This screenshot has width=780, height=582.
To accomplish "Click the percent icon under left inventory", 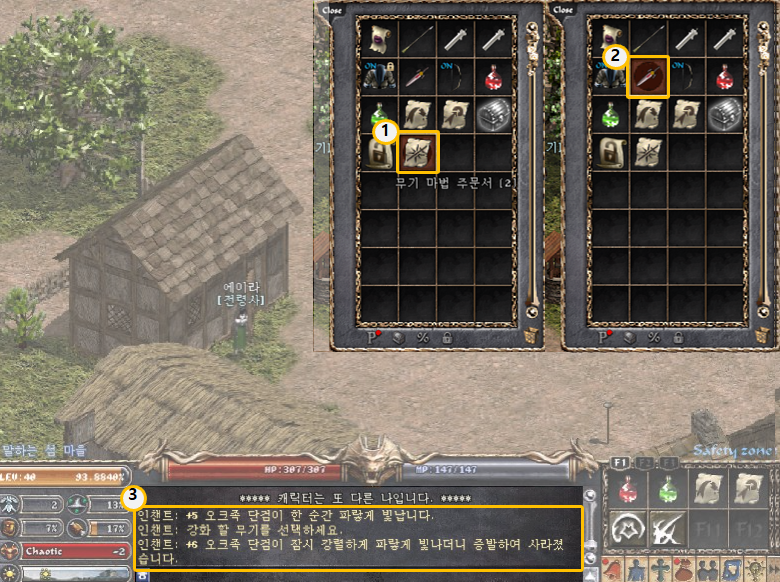I will click(x=422, y=338).
